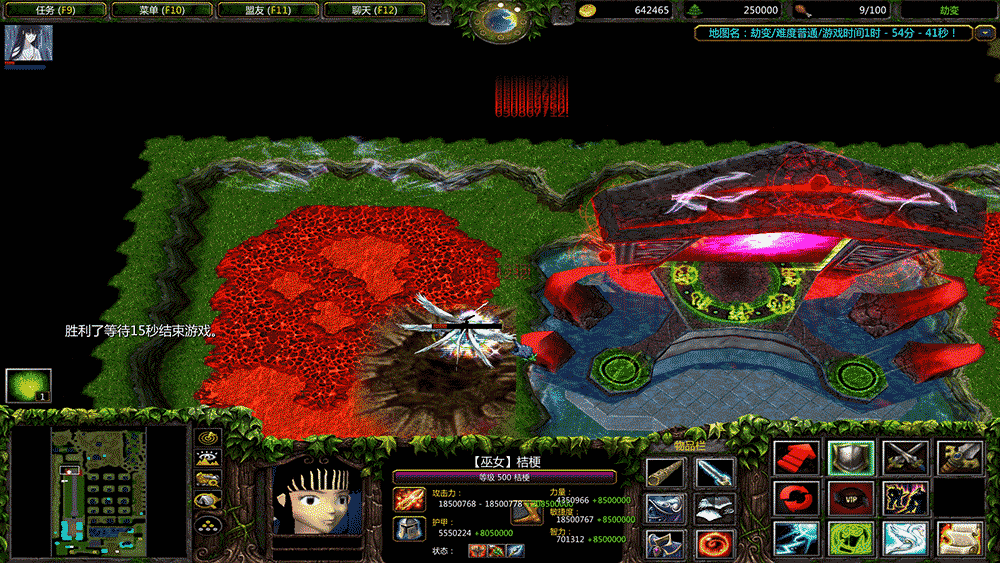Open the 聊天 (F12) chat log
This screenshot has width=1000, height=563.
[374, 10]
